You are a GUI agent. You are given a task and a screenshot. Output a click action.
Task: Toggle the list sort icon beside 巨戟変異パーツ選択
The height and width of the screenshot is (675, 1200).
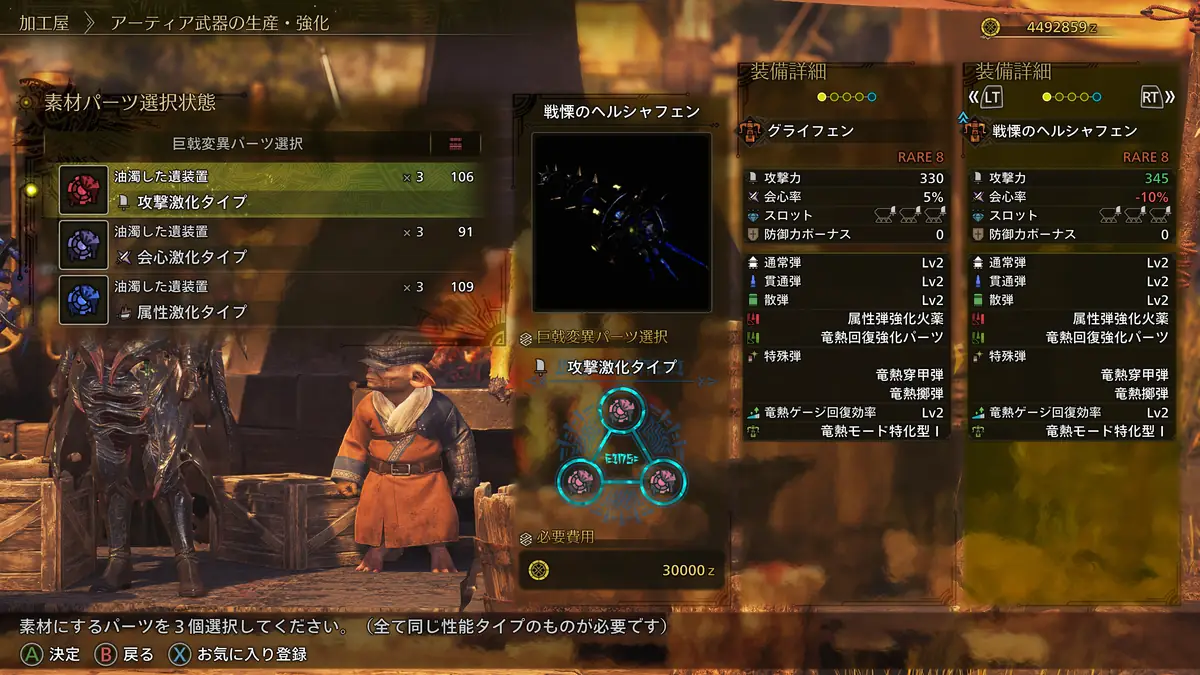coord(455,143)
